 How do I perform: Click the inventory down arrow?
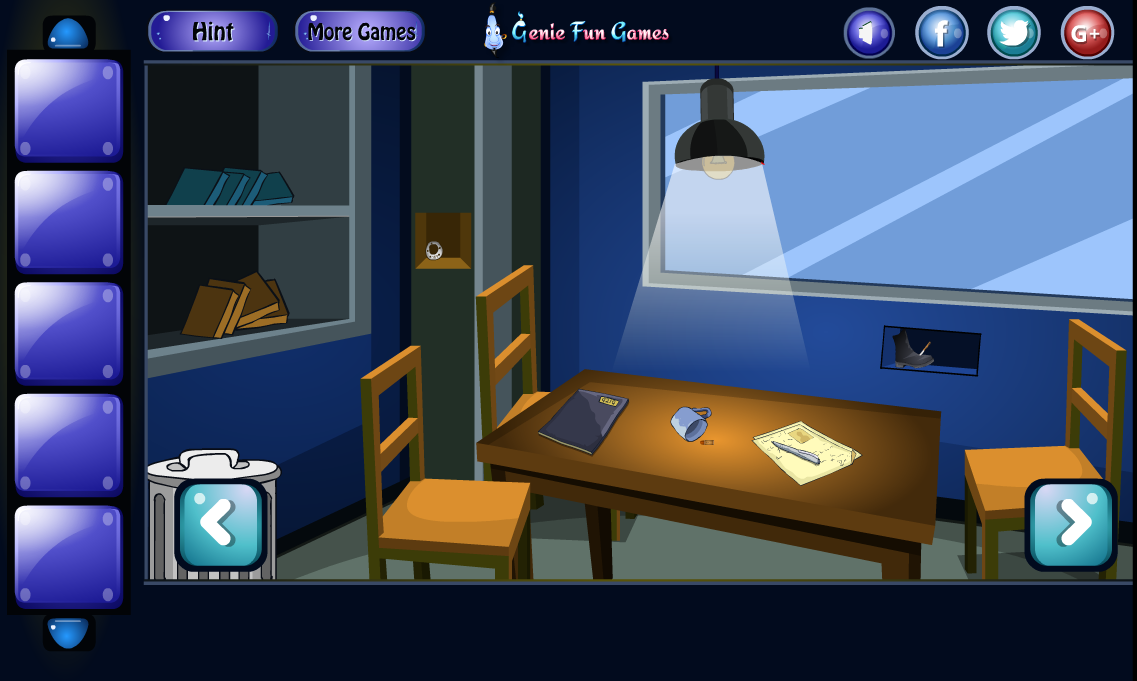[69, 632]
